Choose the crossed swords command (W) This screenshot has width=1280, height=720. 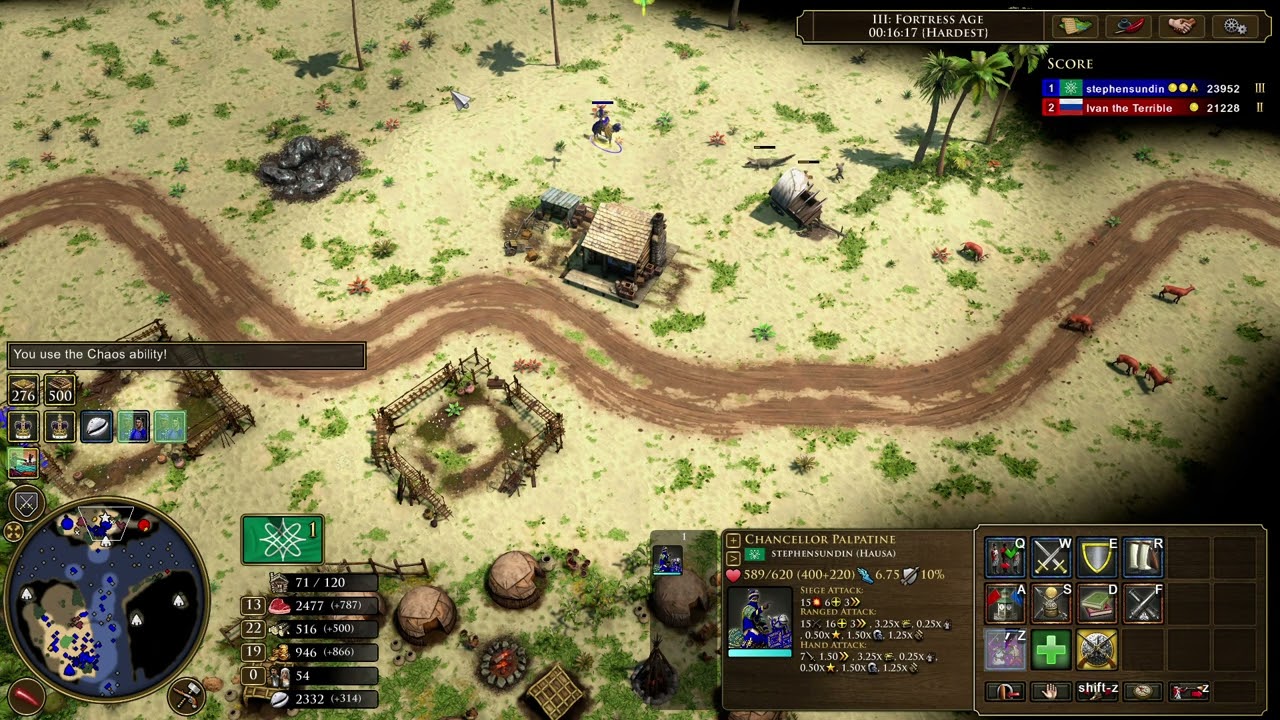1050,557
